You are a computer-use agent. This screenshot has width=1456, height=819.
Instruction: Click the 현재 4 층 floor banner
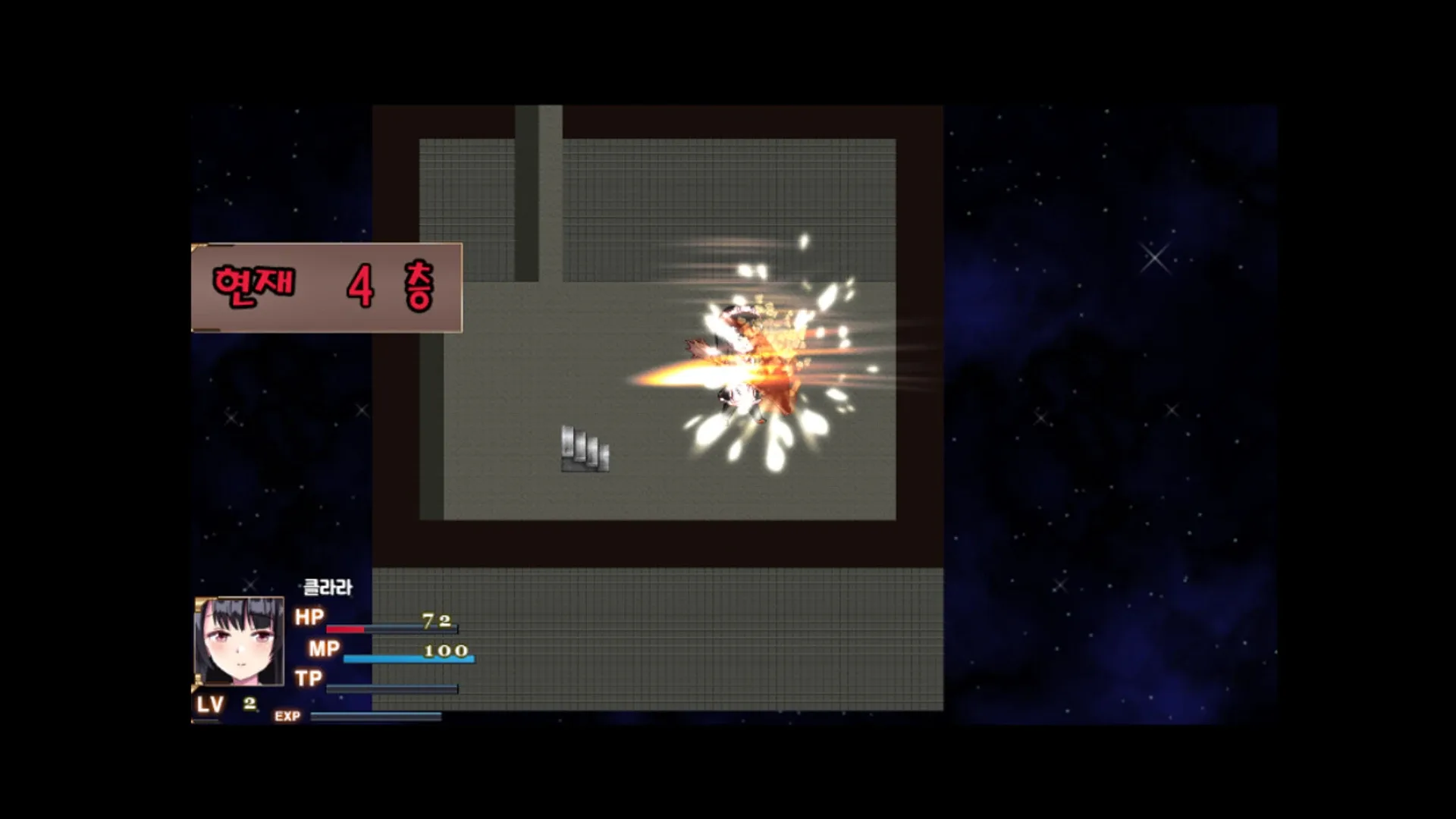[326, 289]
